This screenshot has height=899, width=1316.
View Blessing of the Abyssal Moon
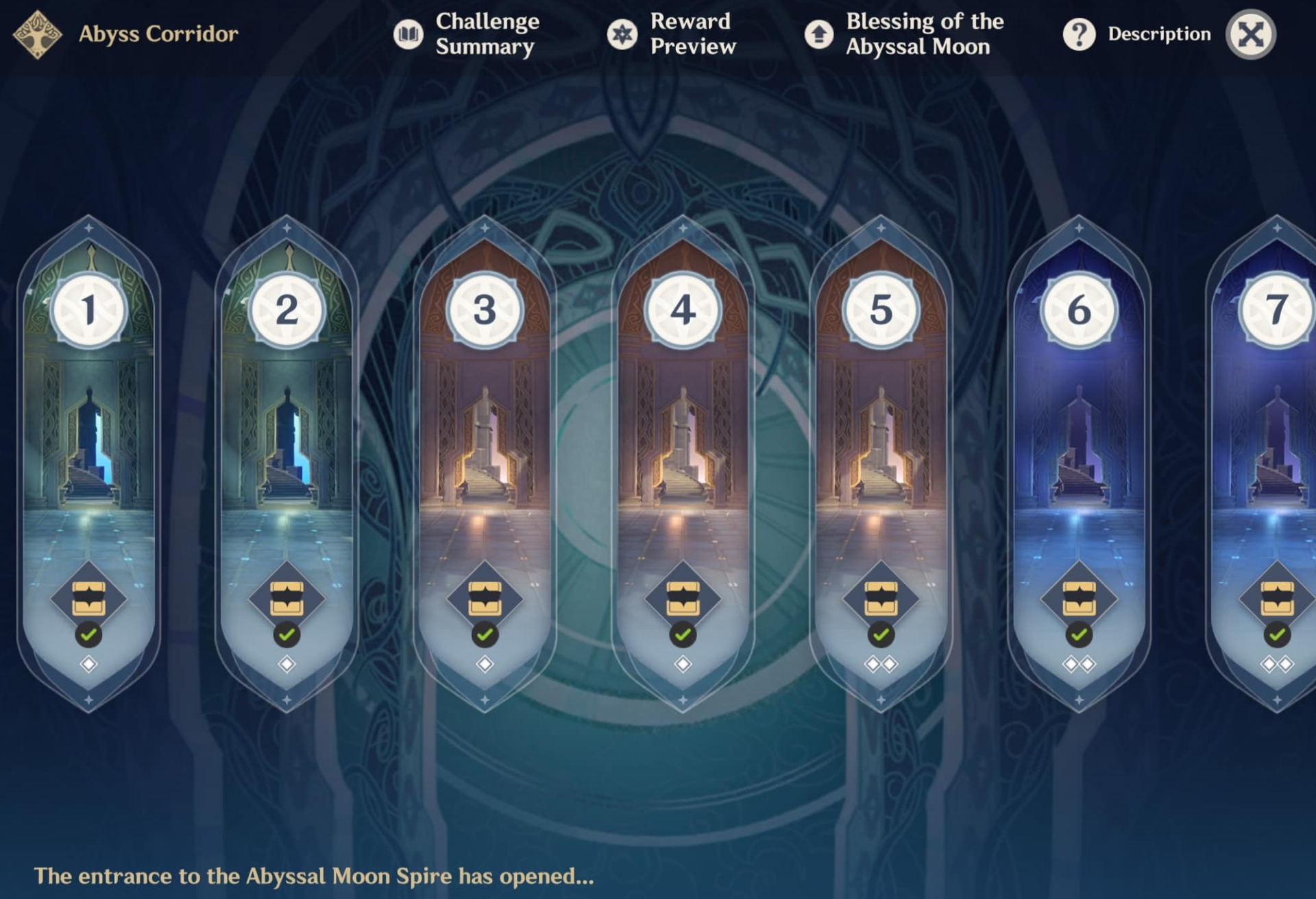click(905, 34)
